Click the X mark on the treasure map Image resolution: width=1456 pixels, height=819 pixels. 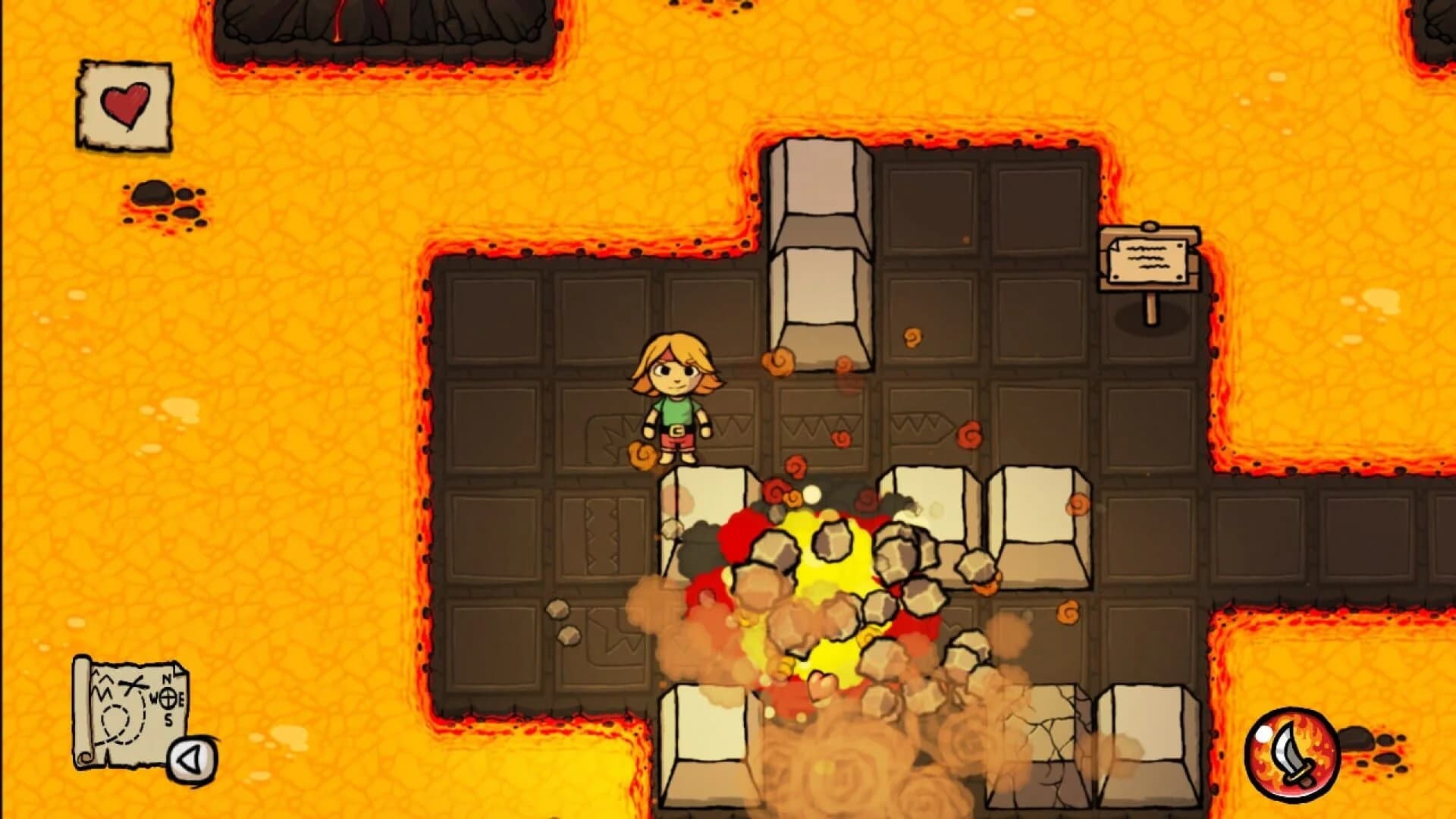[x=132, y=683]
